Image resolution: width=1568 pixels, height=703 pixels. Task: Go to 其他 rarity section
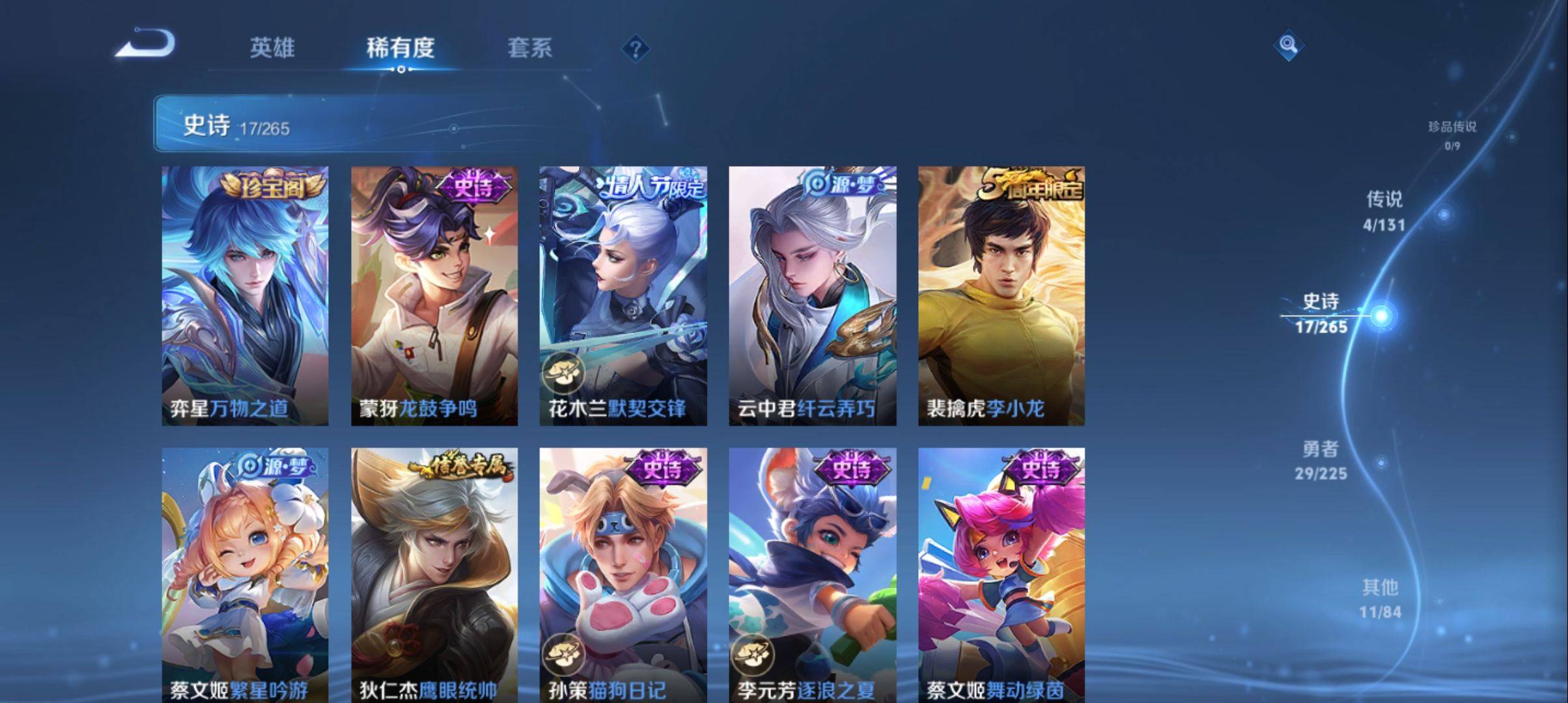click(1380, 598)
